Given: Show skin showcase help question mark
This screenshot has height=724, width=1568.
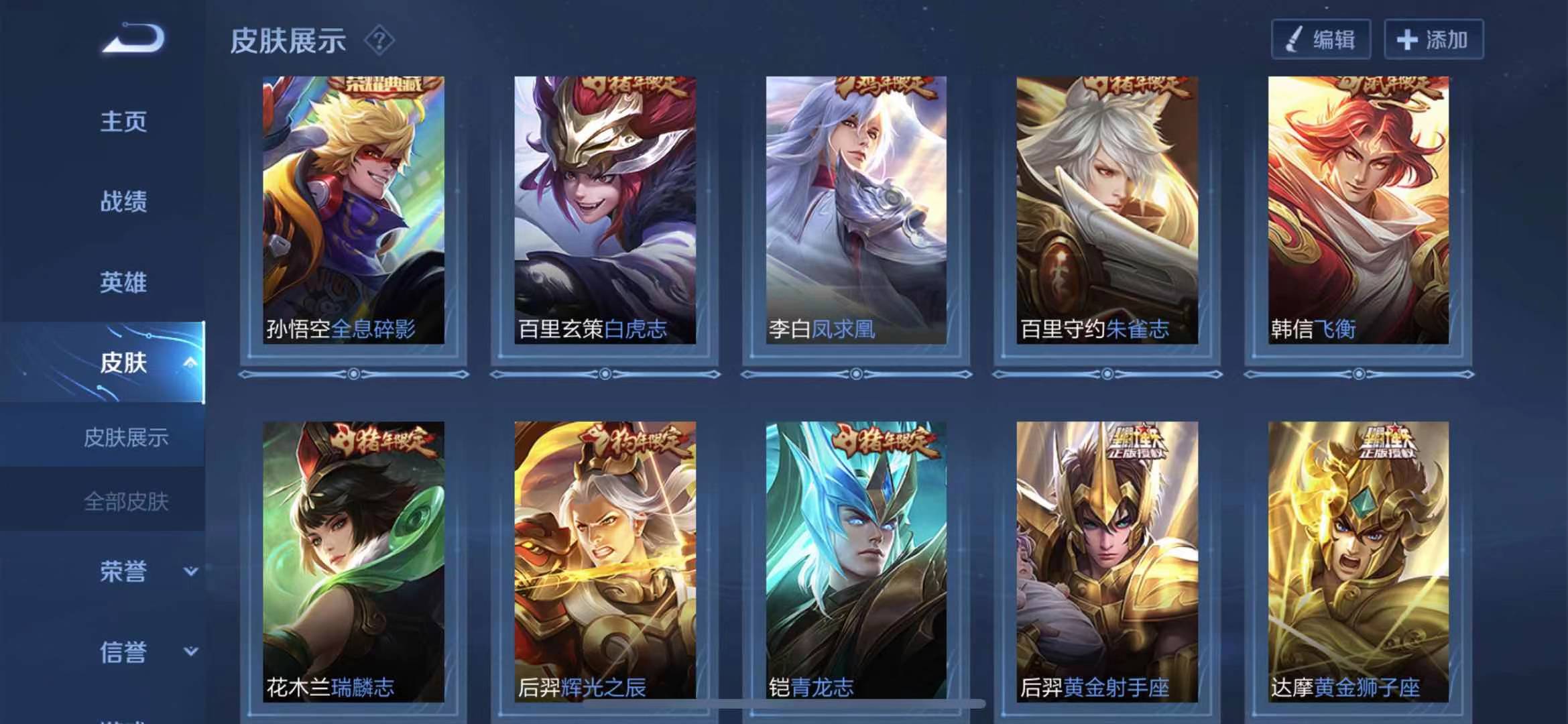Looking at the screenshot, I should (379, 41).
